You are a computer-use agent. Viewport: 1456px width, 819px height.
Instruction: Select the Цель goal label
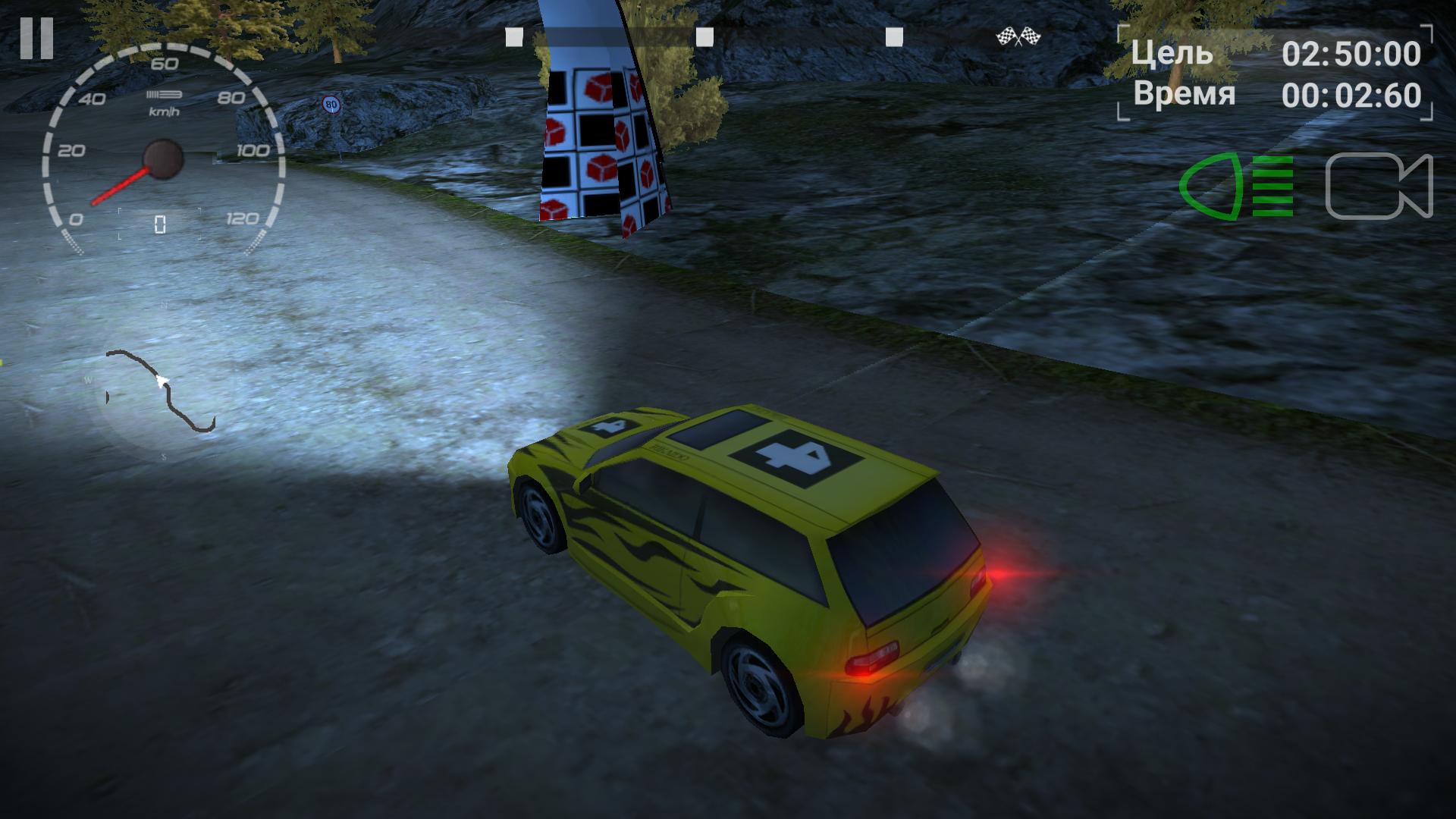point(1172,55)
